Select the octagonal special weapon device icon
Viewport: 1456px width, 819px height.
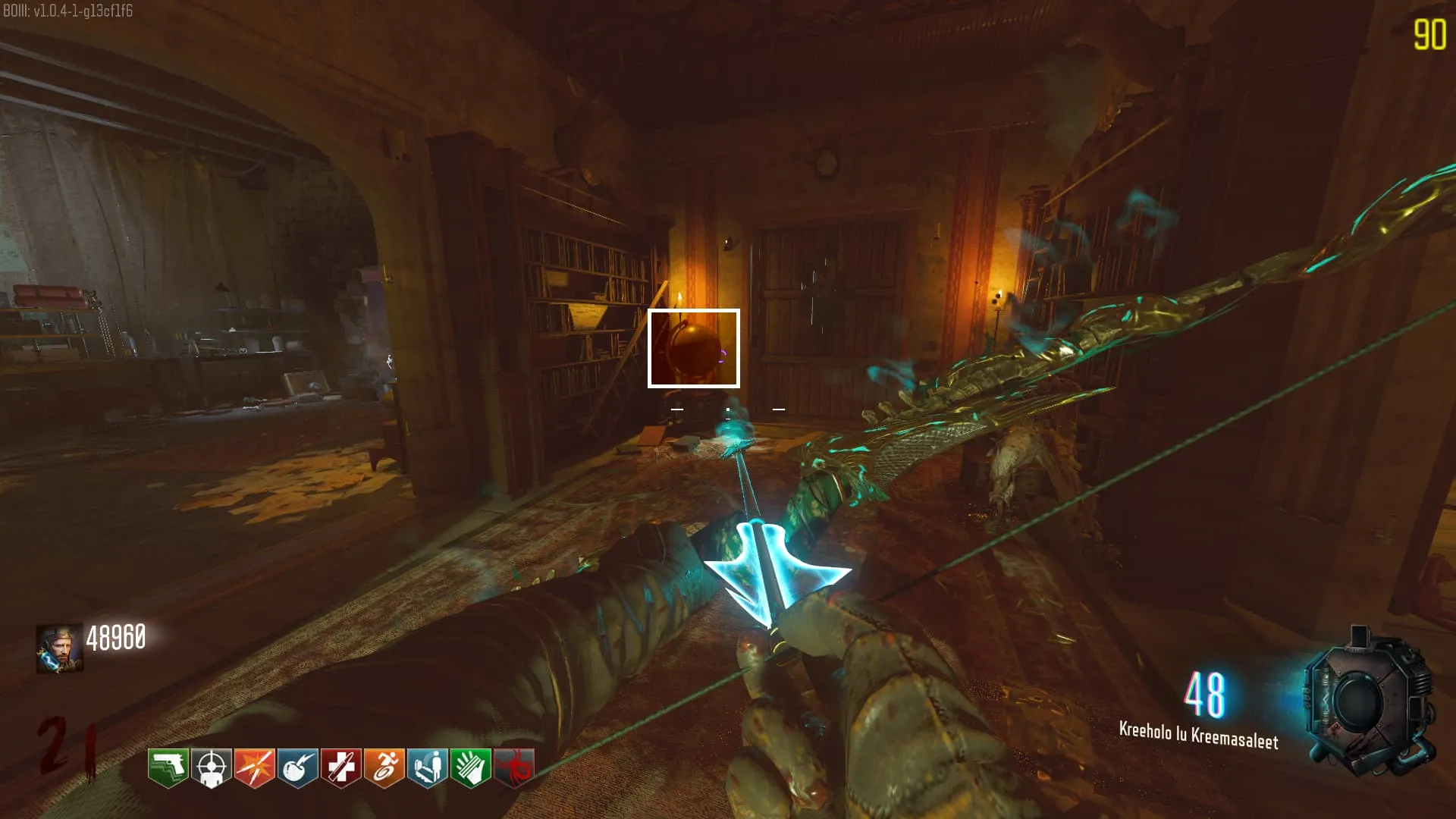tap(1369, 701)
